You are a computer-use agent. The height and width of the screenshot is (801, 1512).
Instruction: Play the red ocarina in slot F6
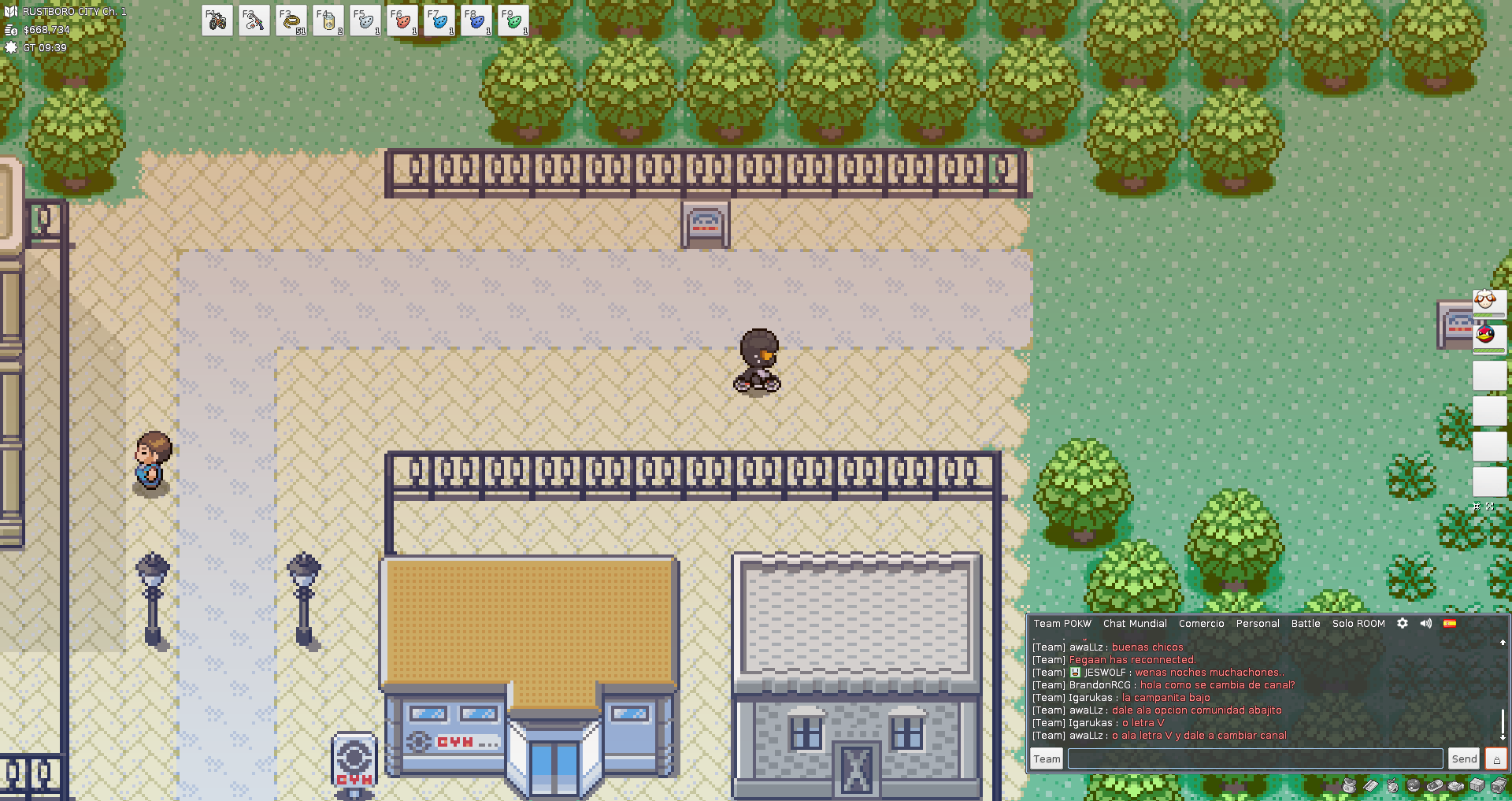coord(402,20)
